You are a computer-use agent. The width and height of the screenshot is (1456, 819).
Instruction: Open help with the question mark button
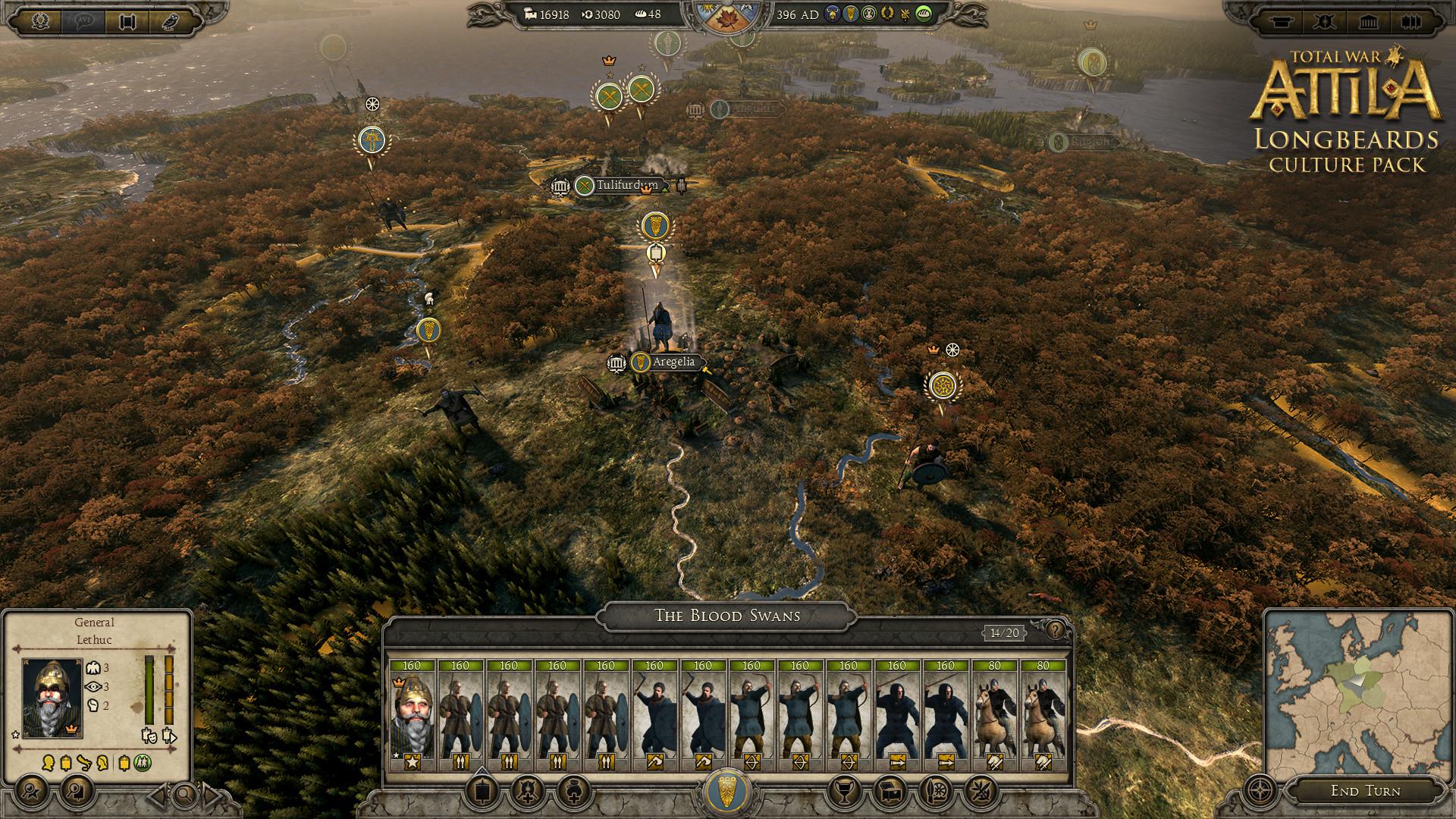pyautogui.click(x=1054, y=631)
